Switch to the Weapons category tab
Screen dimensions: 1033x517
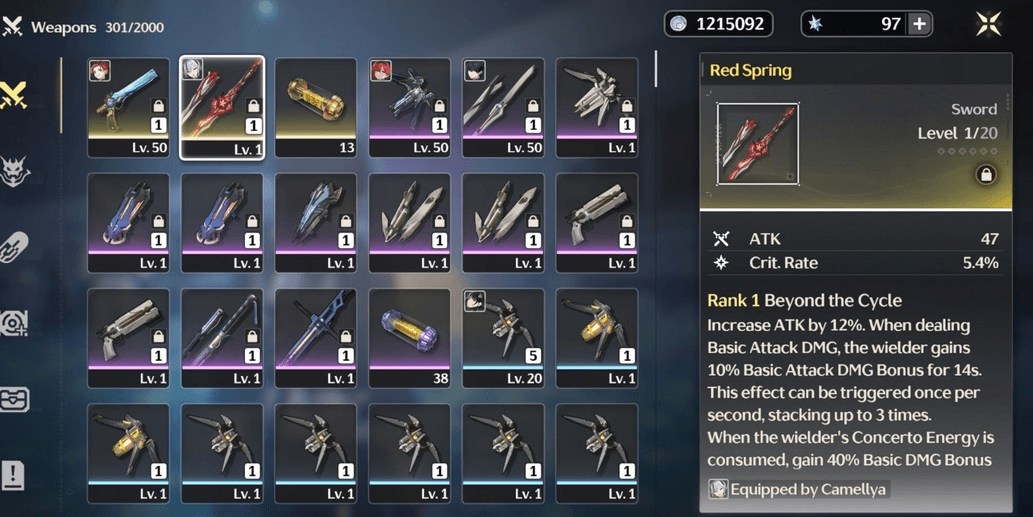tap(15, 96)
